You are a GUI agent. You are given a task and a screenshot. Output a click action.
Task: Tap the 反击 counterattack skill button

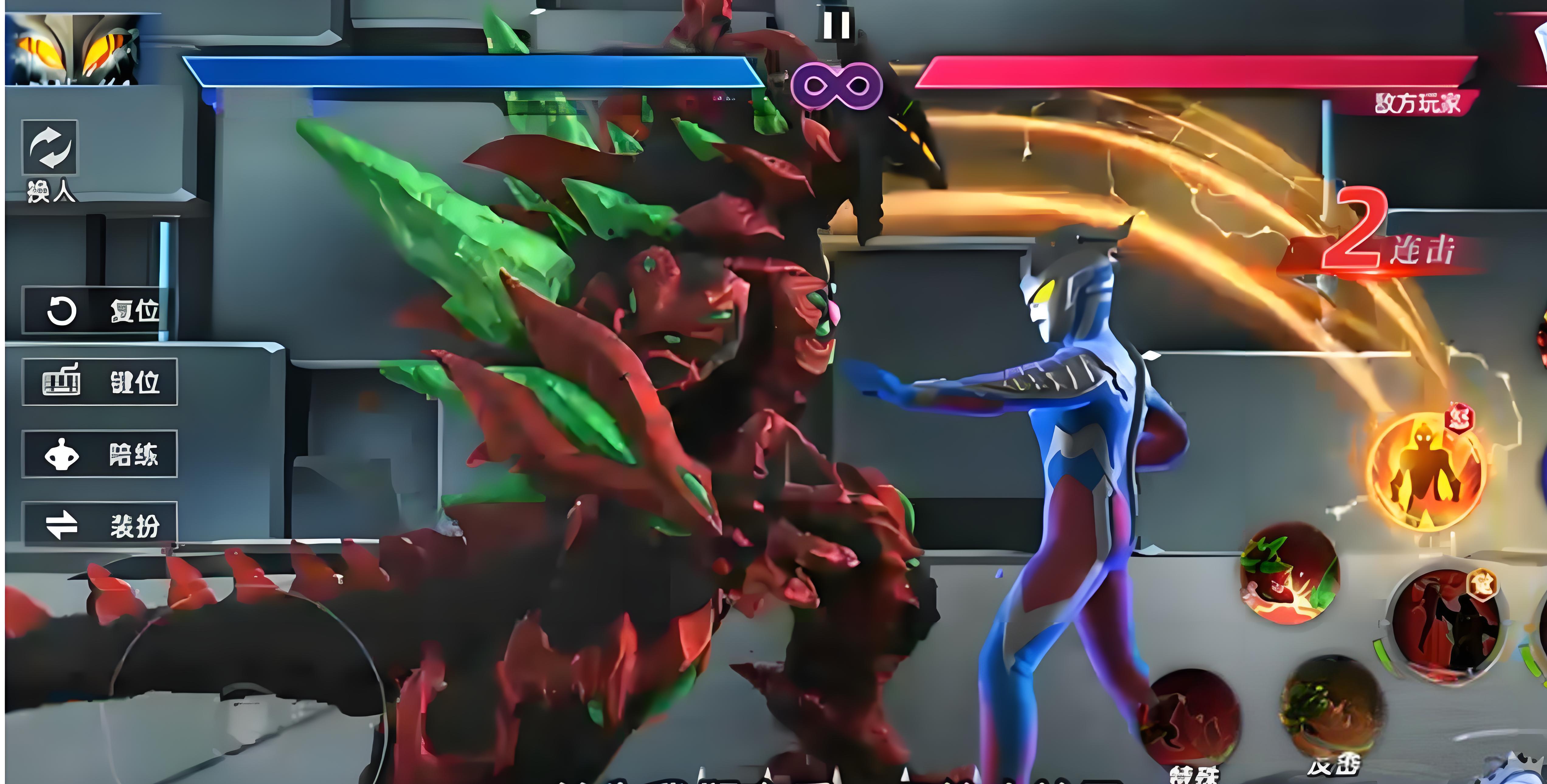pyautogui.click(x=1332, y=708)
